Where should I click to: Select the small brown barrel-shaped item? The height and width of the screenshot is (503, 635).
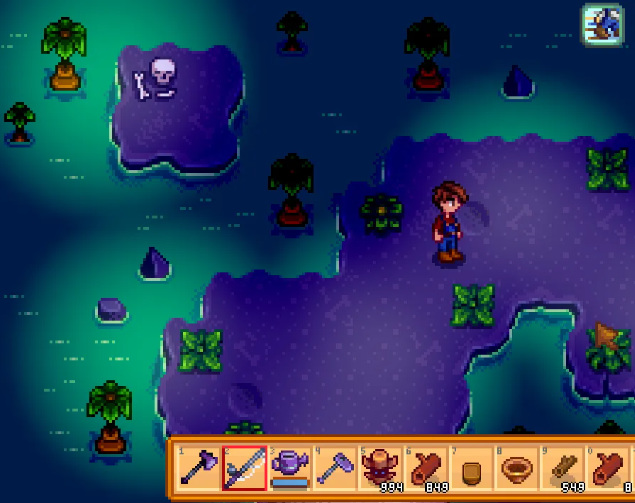[x=474, y=468]
